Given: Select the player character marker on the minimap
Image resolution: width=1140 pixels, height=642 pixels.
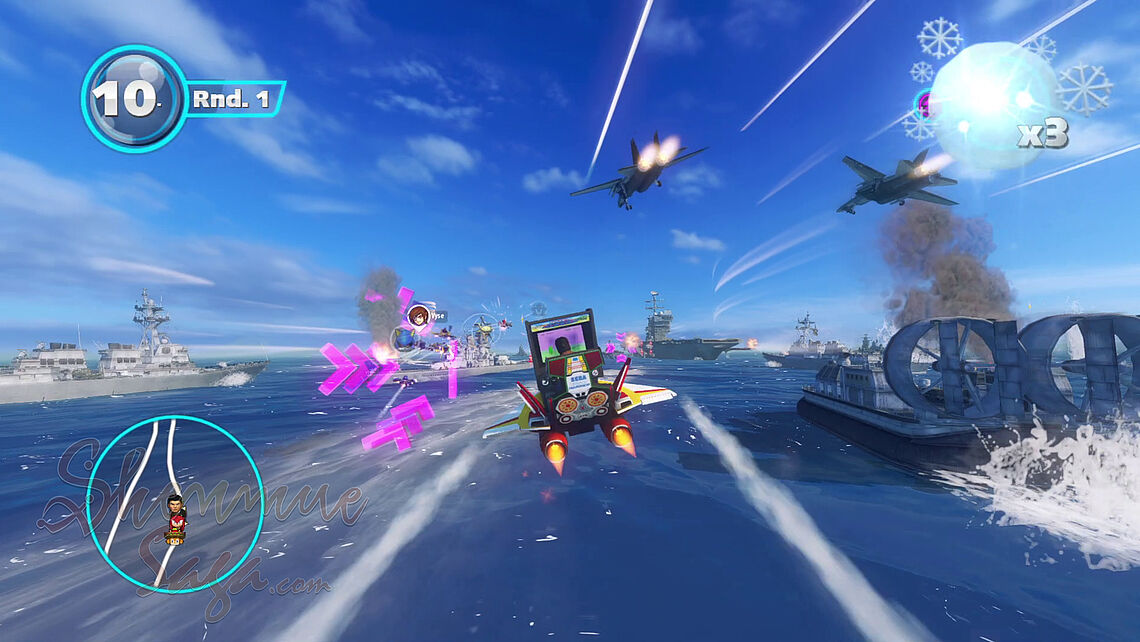Looking at the screenshot, I should 176,518.
